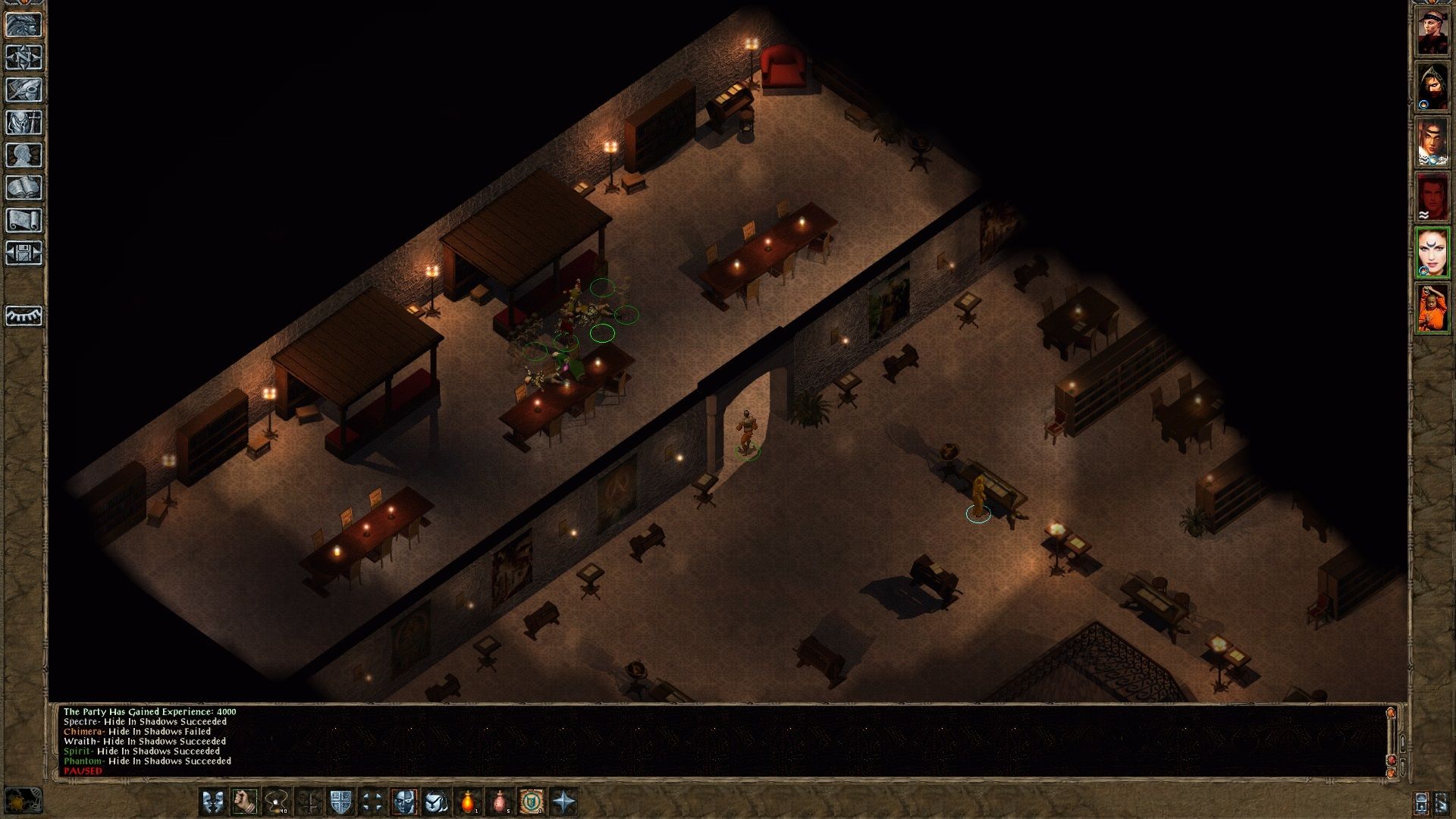Select the red-haired woman with moon tattoo portrait
This screenshot has height=819, width=1456.
coord(1432,253)
